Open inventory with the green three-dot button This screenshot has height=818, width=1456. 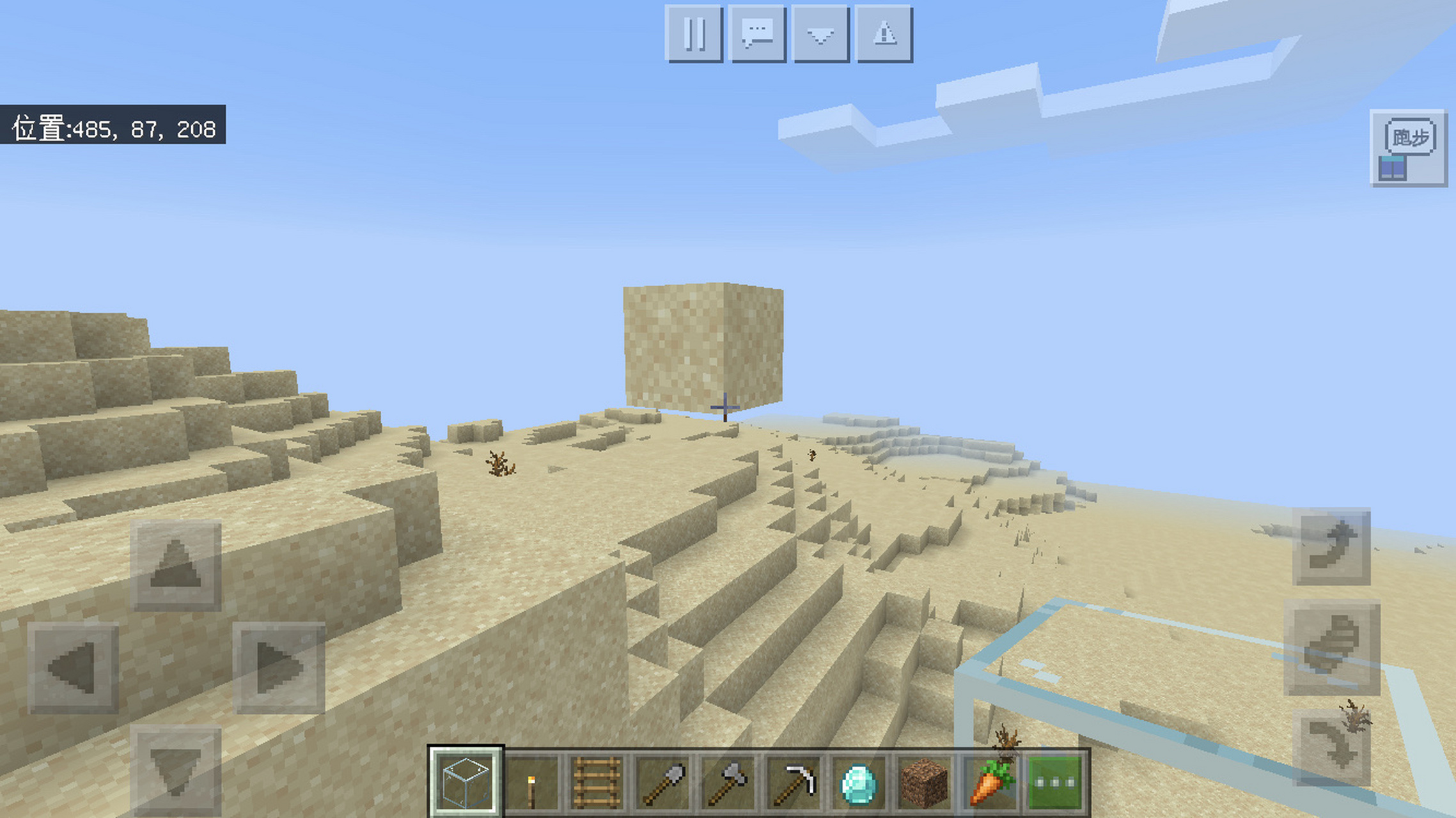1056,782
